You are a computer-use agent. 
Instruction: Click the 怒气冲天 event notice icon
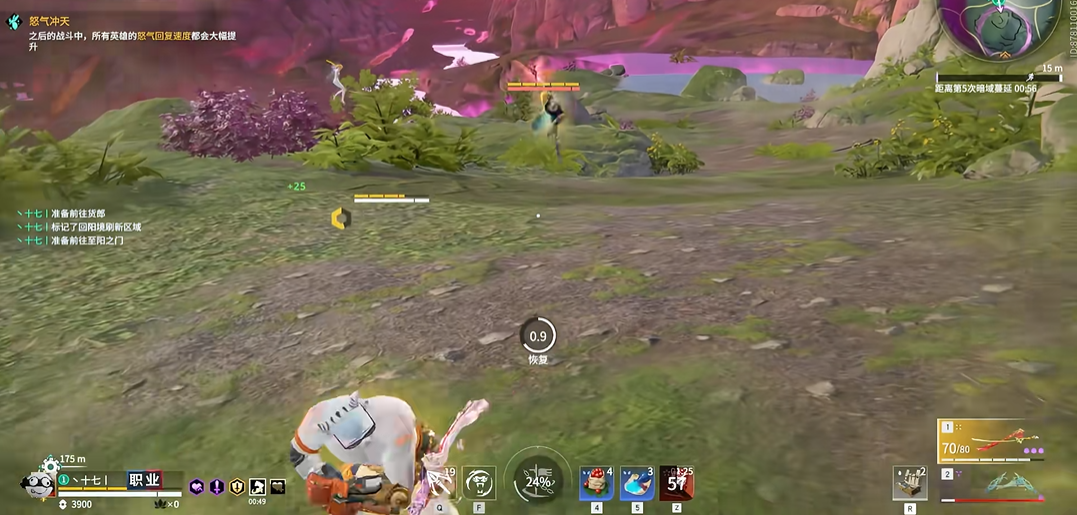[x=13, y=21]
